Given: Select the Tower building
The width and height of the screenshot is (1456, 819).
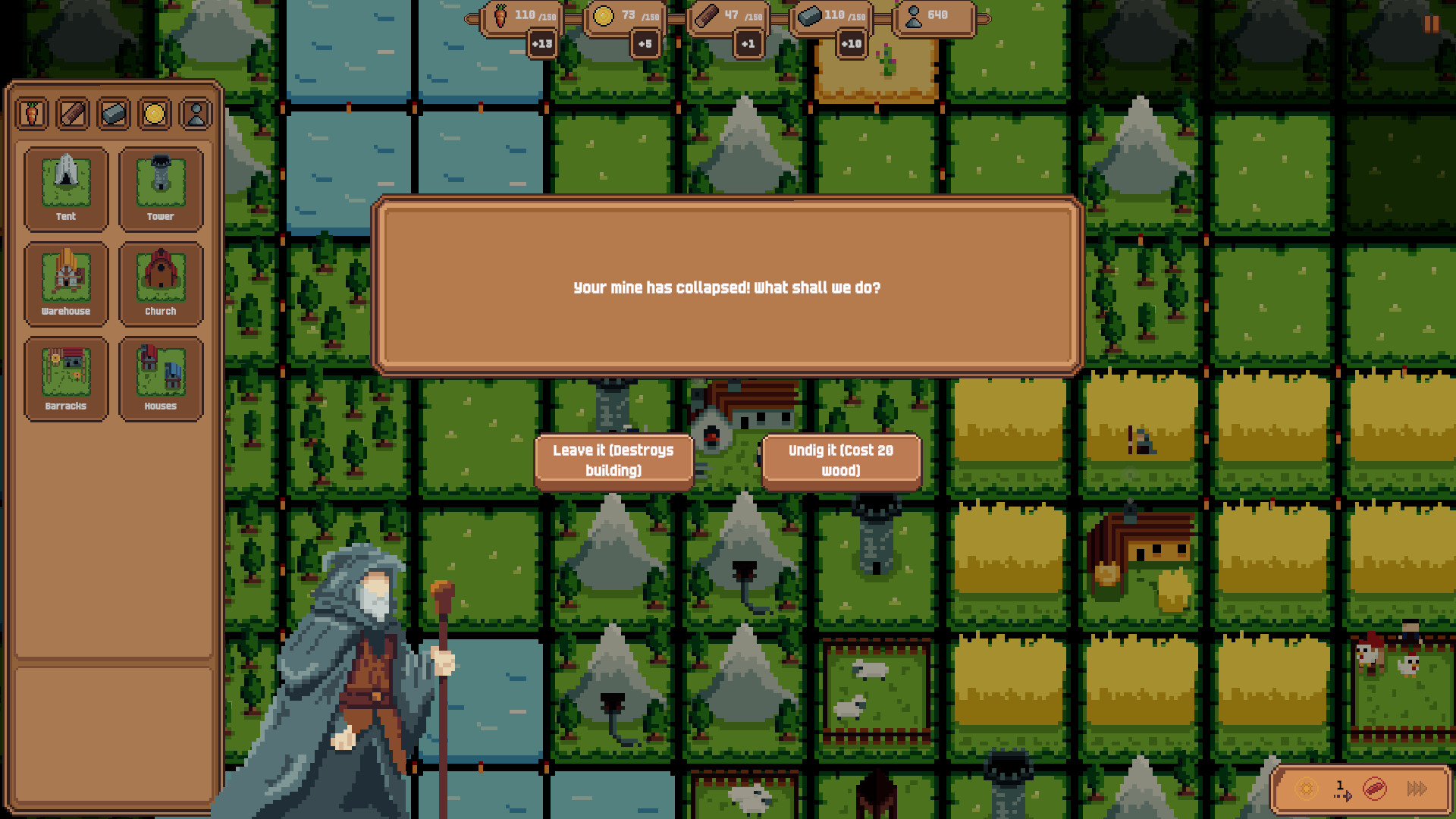Looking at the screenshot, I should coord(161,190).
